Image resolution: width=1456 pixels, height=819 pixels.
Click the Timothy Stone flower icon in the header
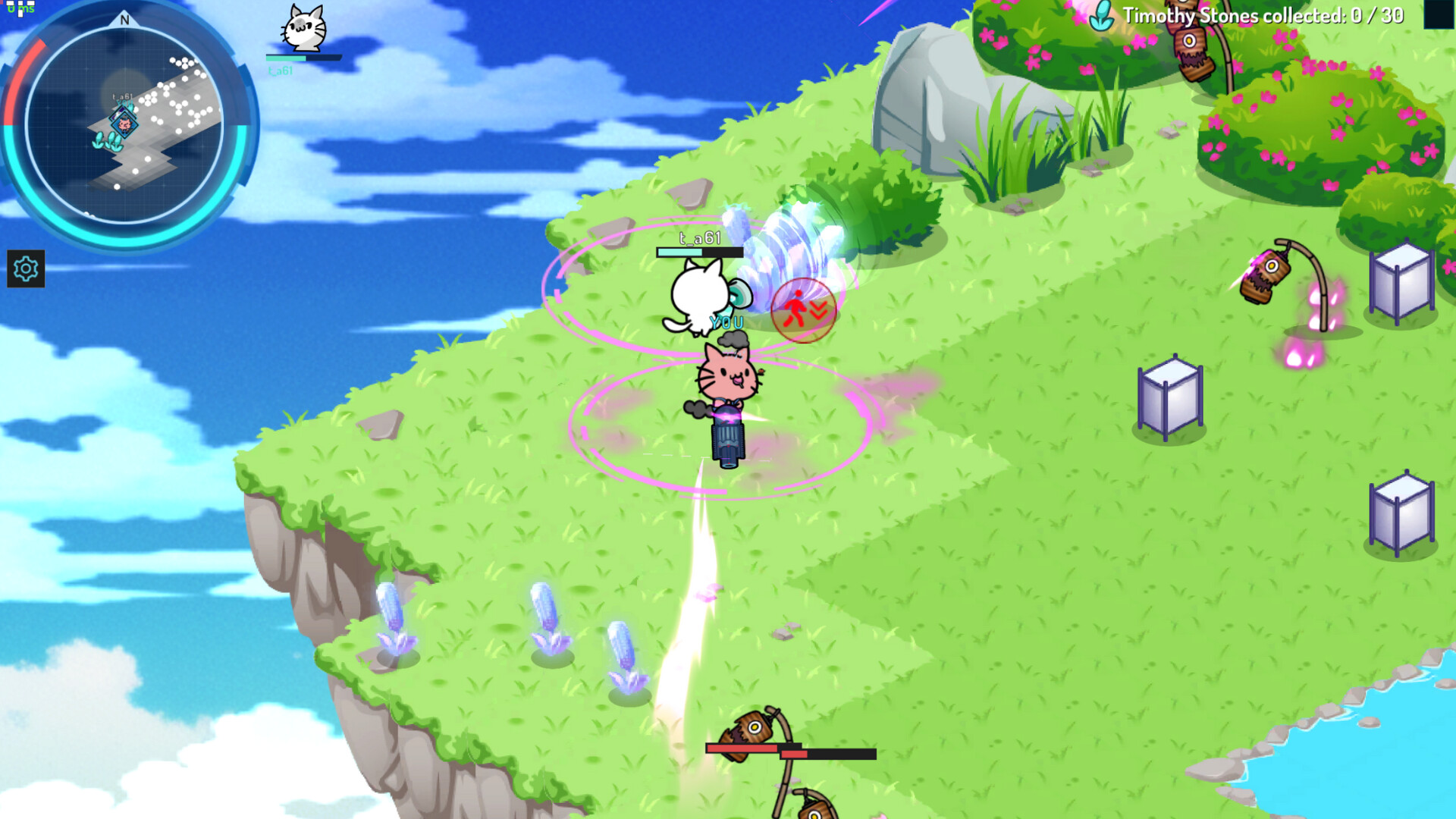tap(1101, 17)
